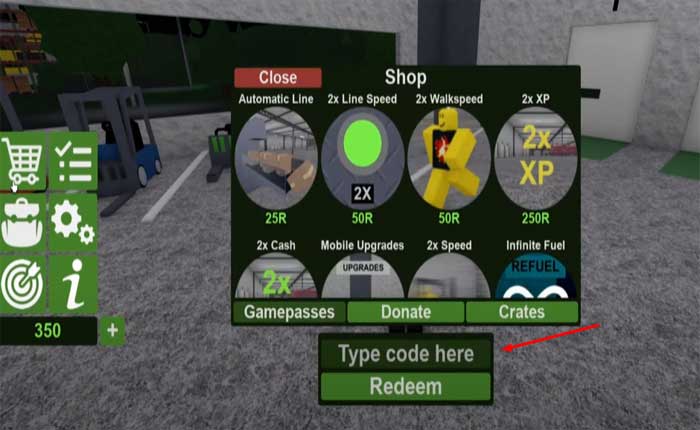Viewport: 700px width, 430px height.
Task: Buy the Automatic Line gamepass
Action: click(276, 158)
